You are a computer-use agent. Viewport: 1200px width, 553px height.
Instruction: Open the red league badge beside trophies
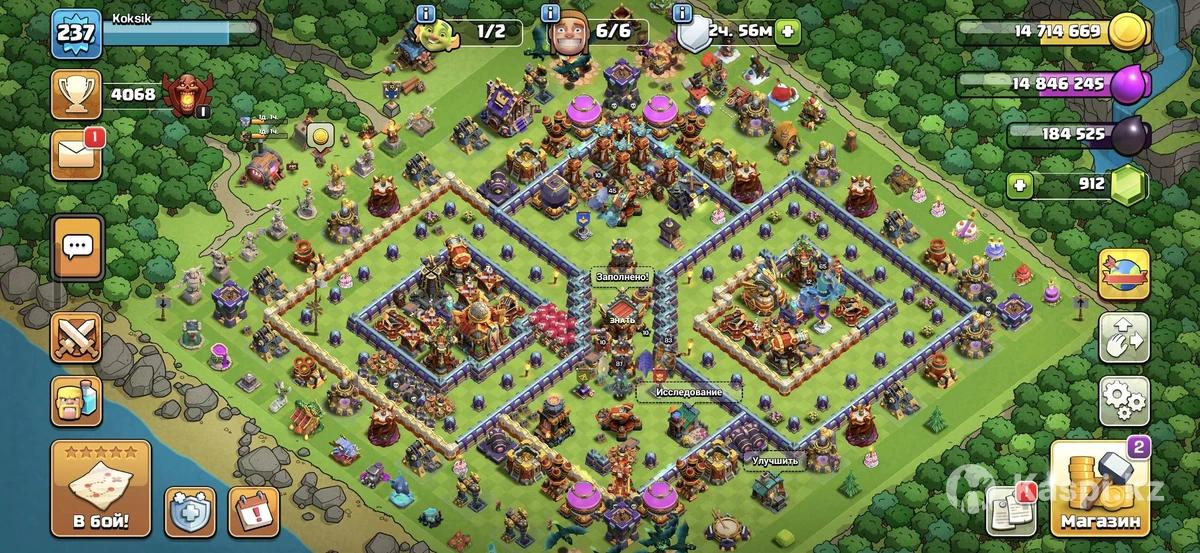click(x=187, y=95)
